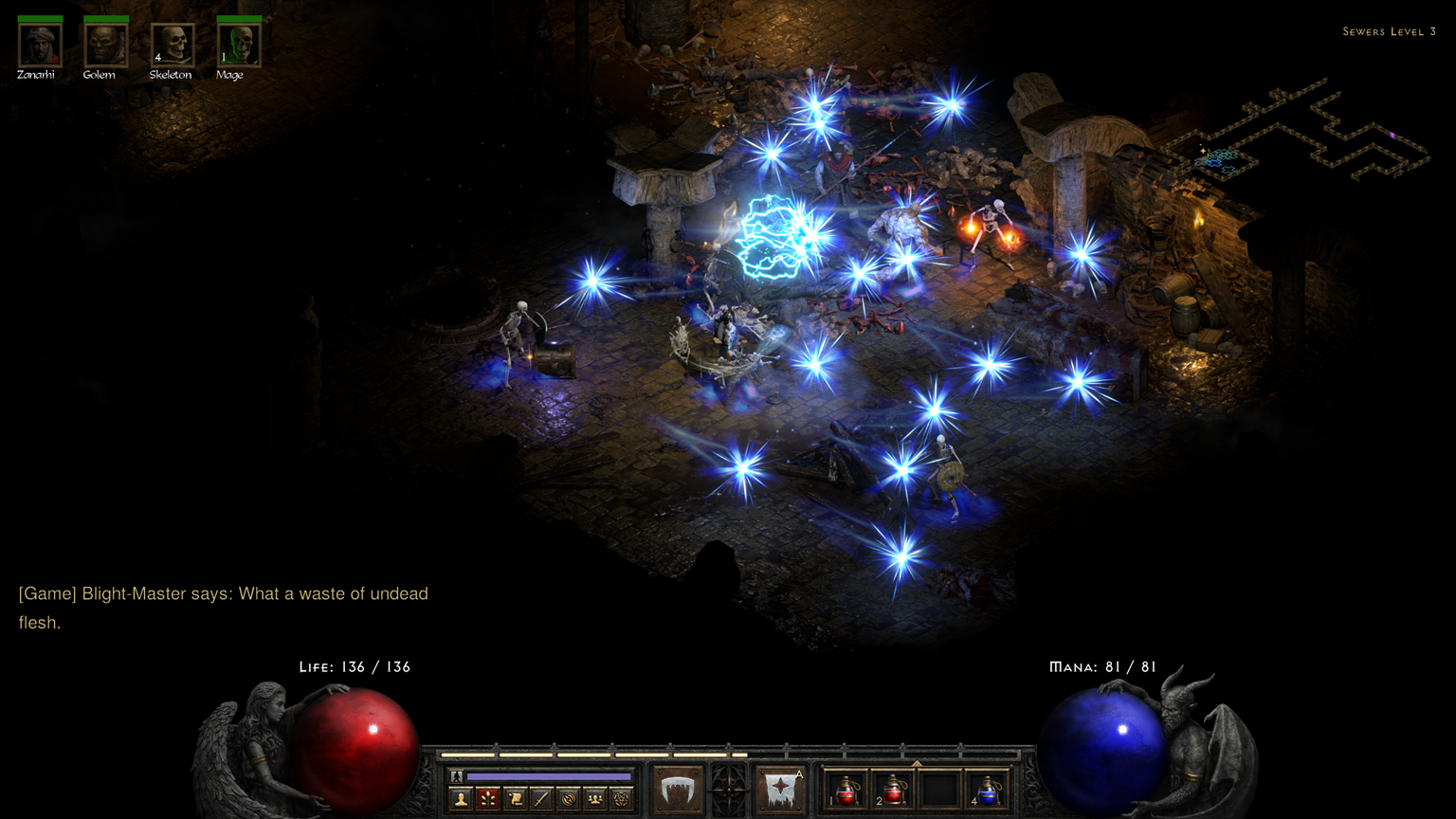This screenshot has width=1456, height=819.
Task: Click the Skeleton portrait showing count 4
Action: 171,43
